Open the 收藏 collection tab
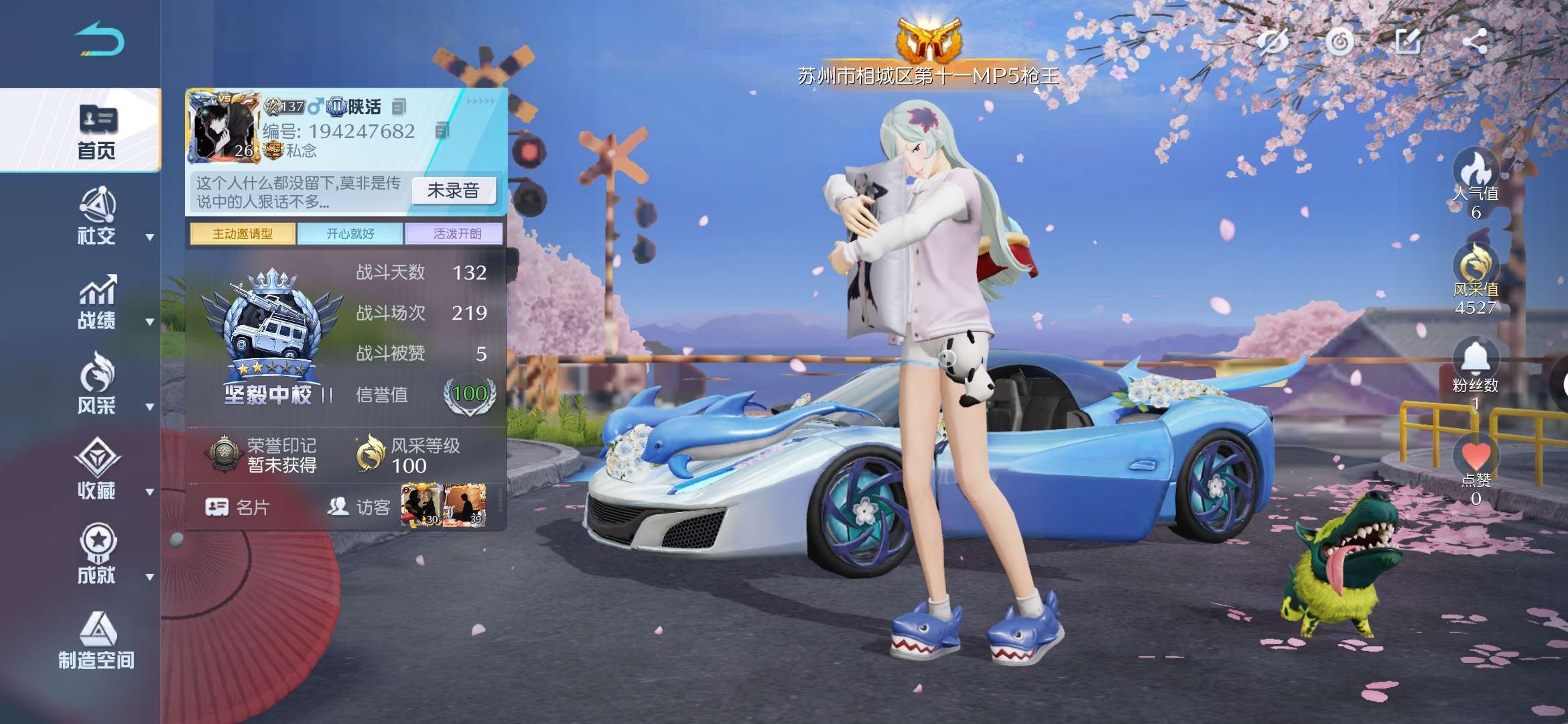This screenshot has width=1568, height=724. 96,469
